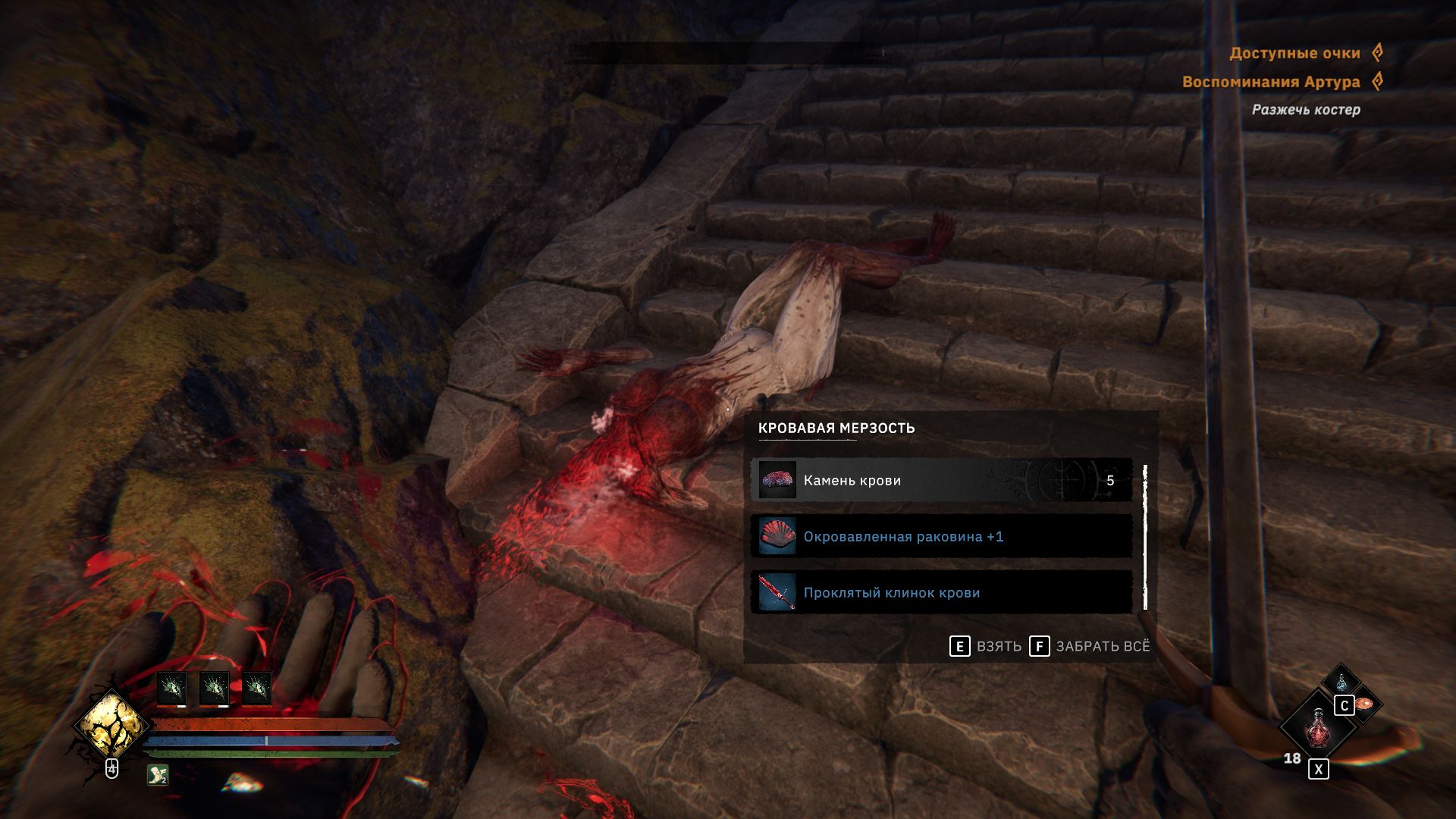The height and width of the screenshot is (819, 1456).
Task: Click the ЗАБРАТЬ ВСЁ button label
Action: [x=1102, y=646]
